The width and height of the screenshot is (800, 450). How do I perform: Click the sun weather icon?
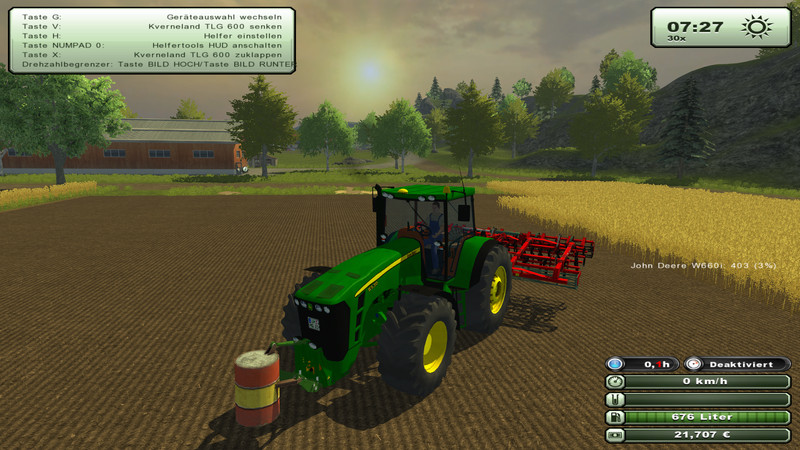758,26
